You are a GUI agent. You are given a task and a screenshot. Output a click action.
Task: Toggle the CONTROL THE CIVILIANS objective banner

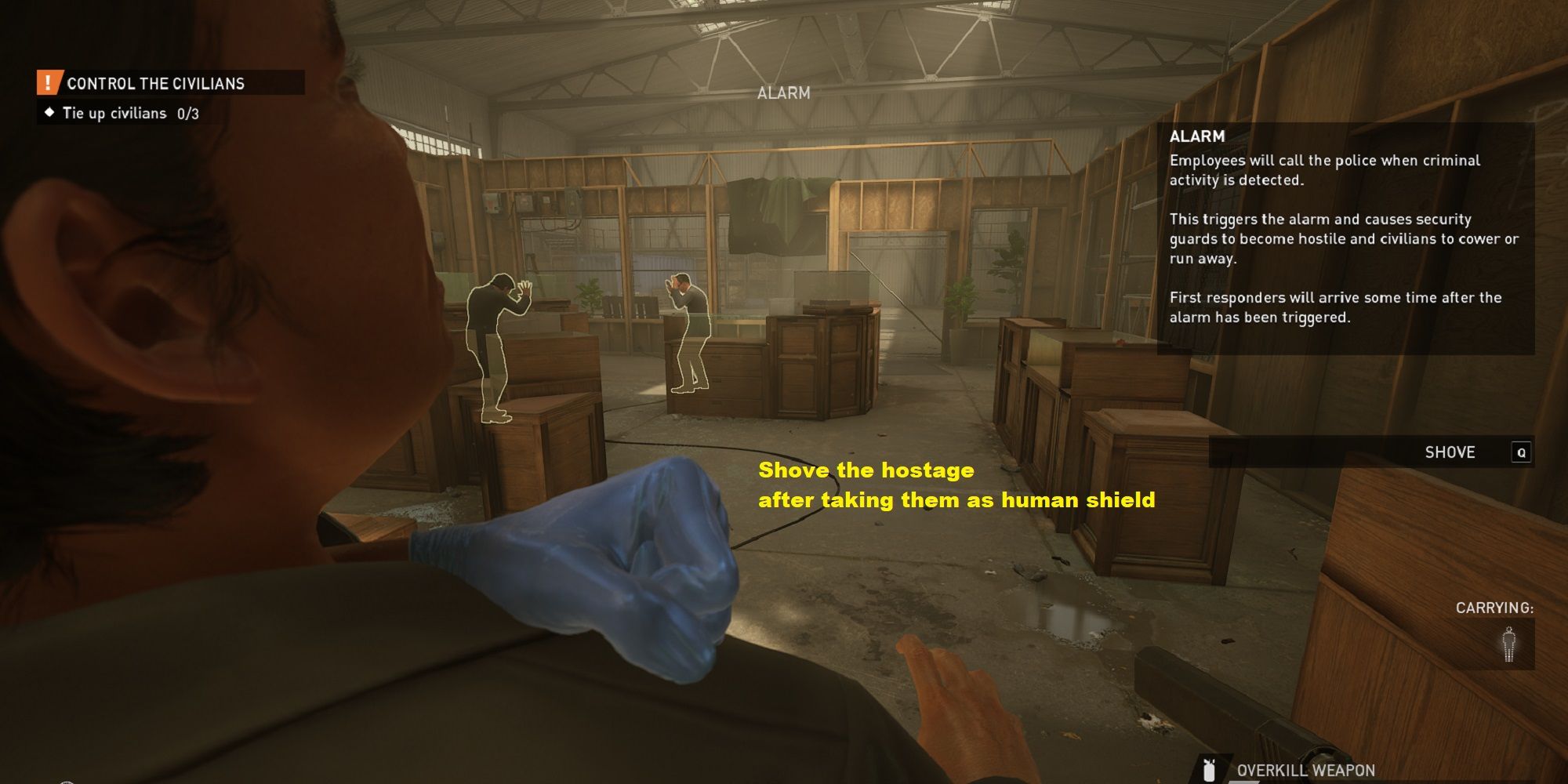click(x=157, y=82)
